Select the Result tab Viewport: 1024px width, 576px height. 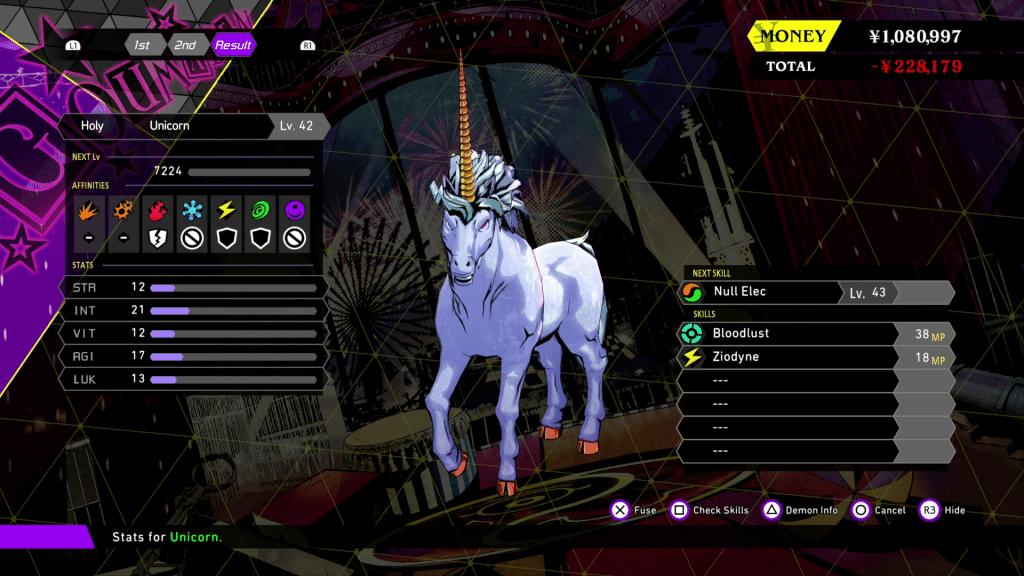click(233, 45)
